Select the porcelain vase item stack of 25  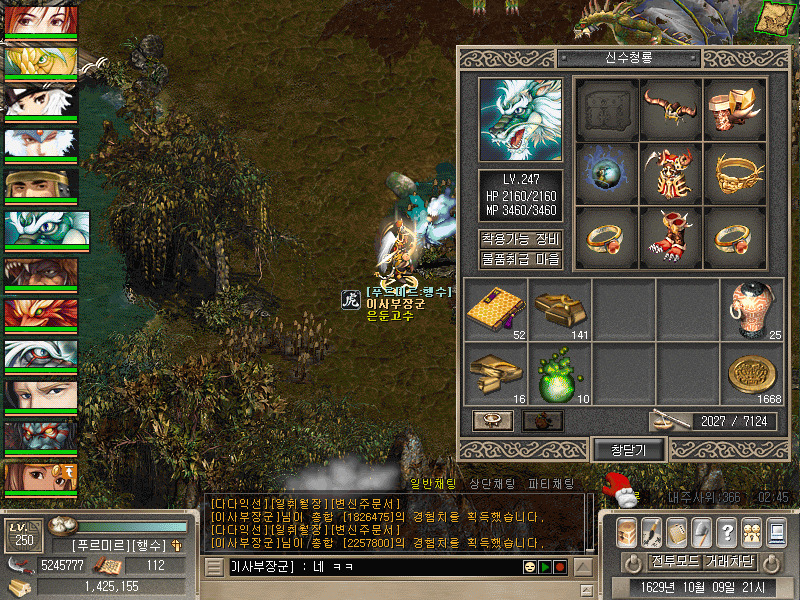(752, 309)
